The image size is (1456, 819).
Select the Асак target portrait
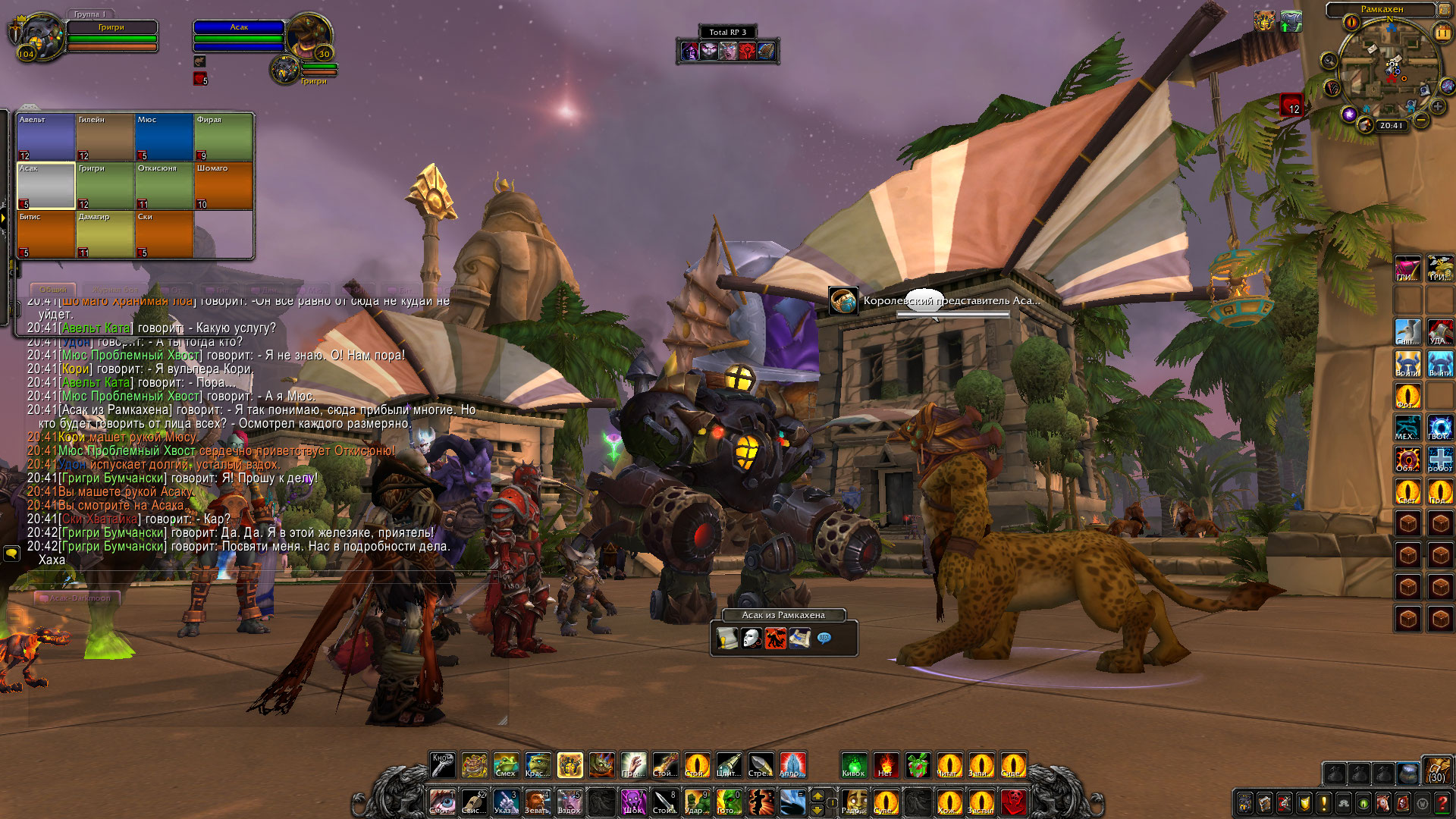tap(308, 35)
